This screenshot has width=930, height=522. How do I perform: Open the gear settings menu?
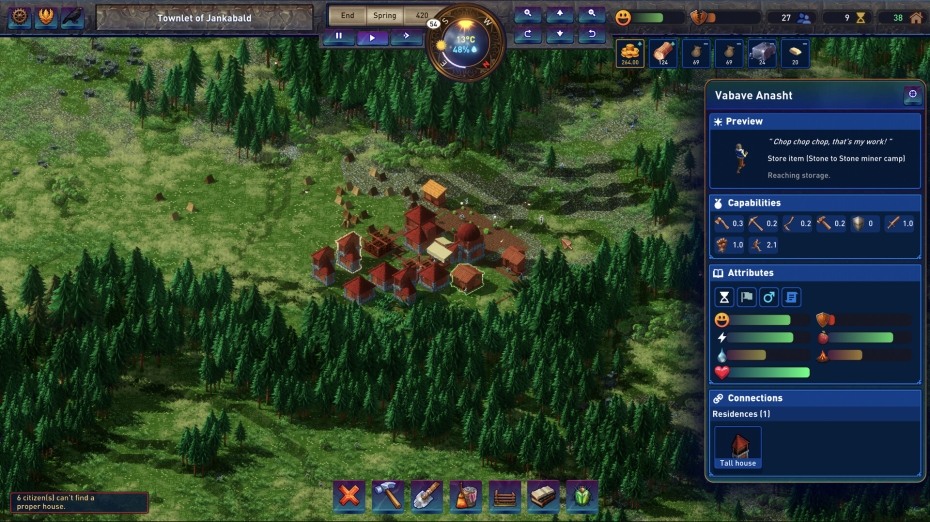20,17
